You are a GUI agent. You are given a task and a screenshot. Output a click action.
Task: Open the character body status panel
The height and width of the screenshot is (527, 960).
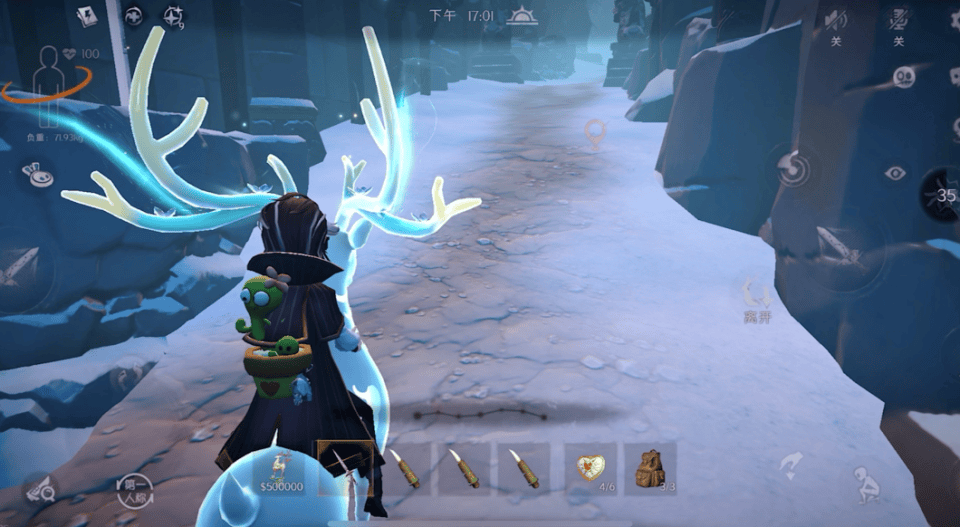(x=46, y=74)
